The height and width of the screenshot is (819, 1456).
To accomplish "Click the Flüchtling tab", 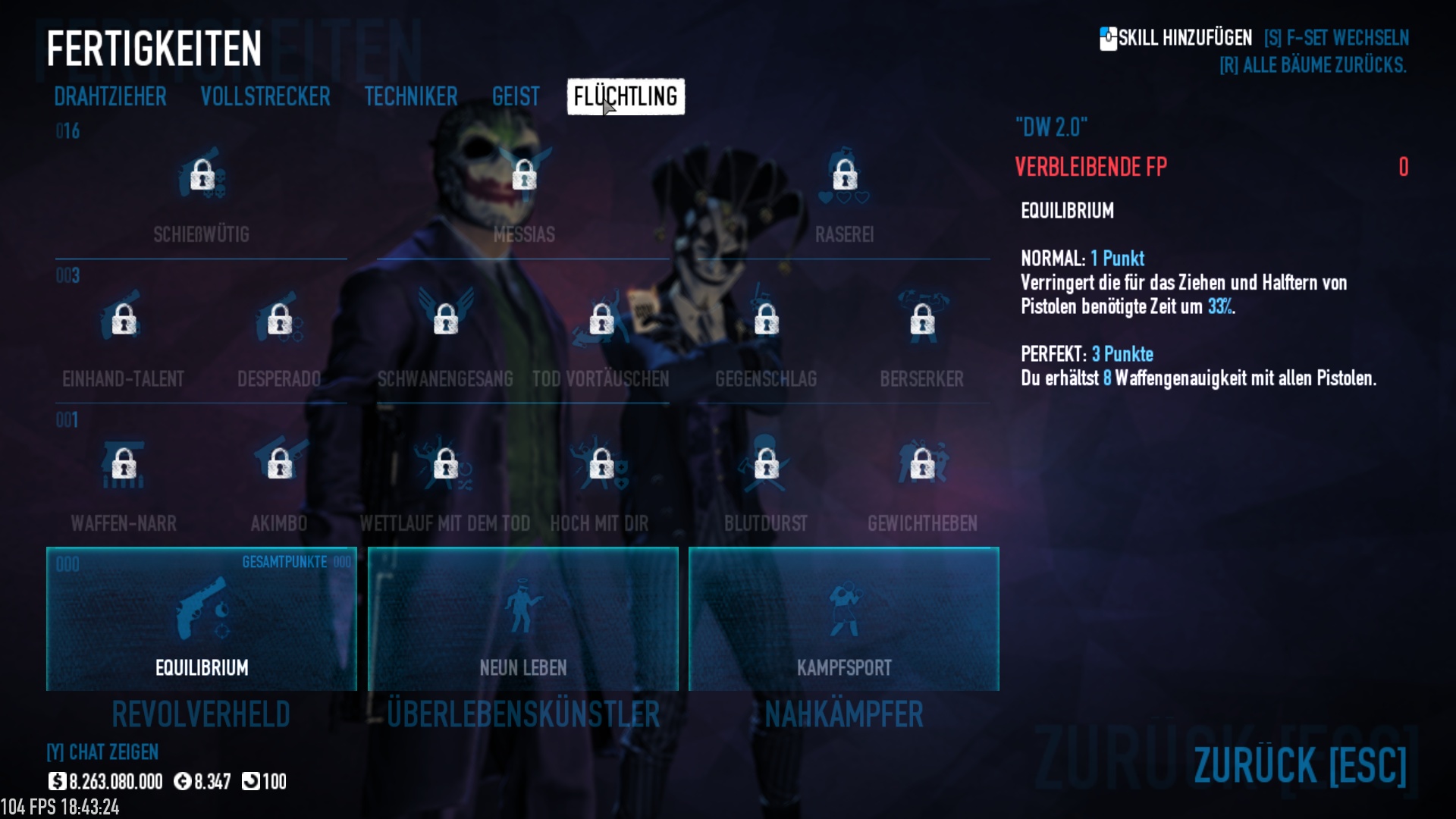I will tap(626, 97).
